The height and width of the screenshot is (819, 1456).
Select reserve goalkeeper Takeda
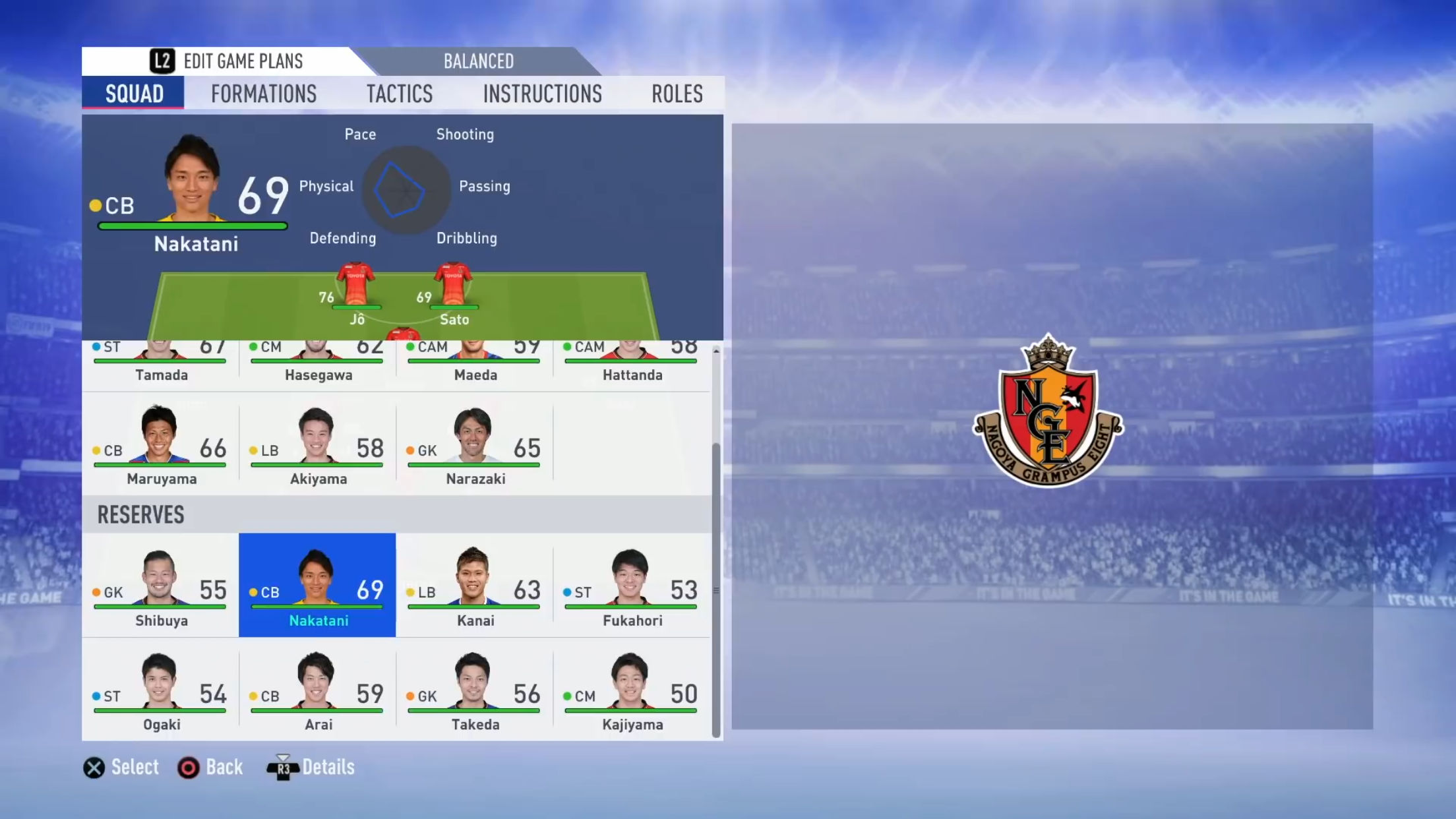coord(474,689)
